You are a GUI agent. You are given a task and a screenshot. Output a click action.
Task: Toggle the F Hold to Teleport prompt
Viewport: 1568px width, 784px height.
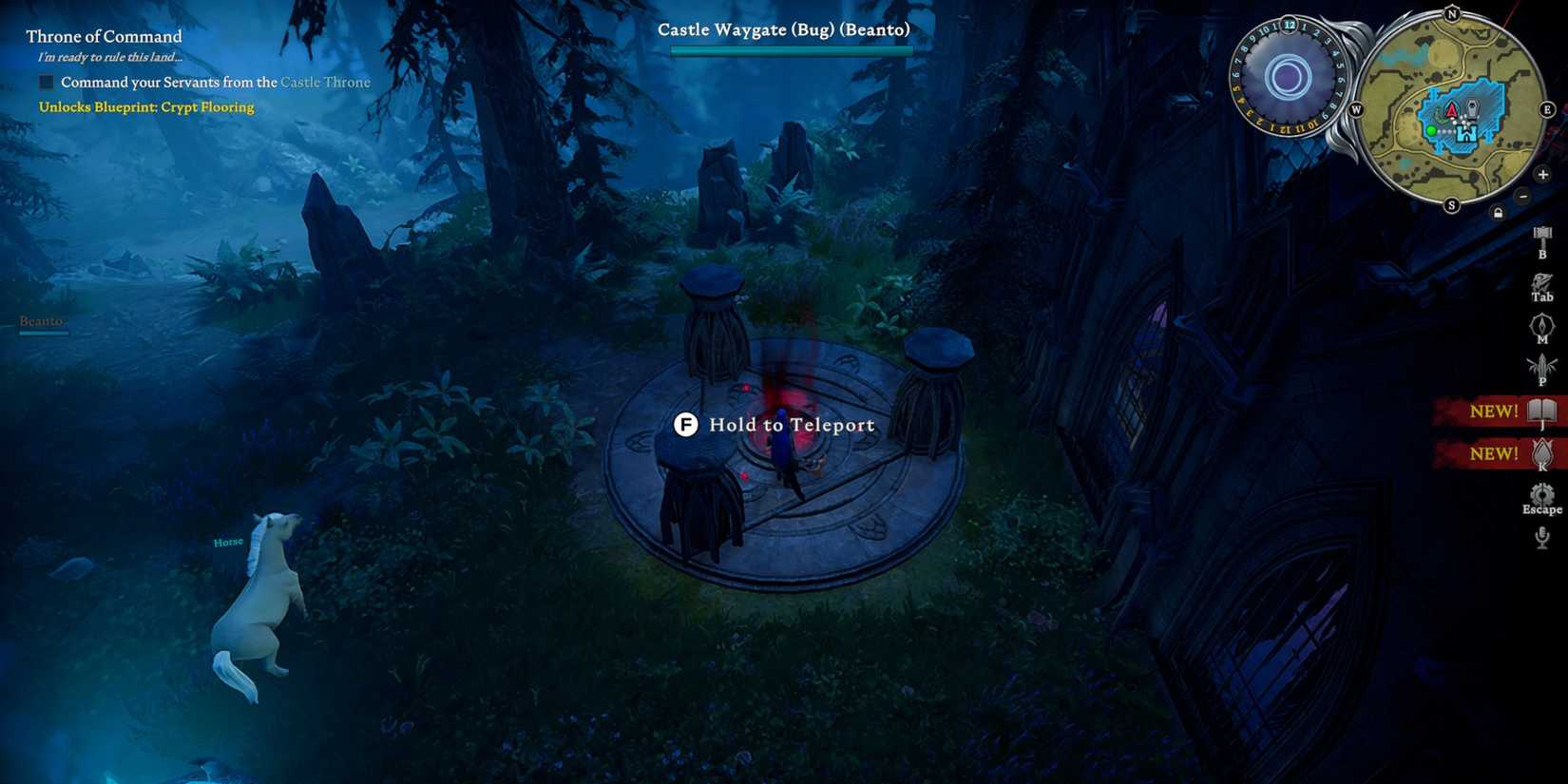[x=686, y=425]
